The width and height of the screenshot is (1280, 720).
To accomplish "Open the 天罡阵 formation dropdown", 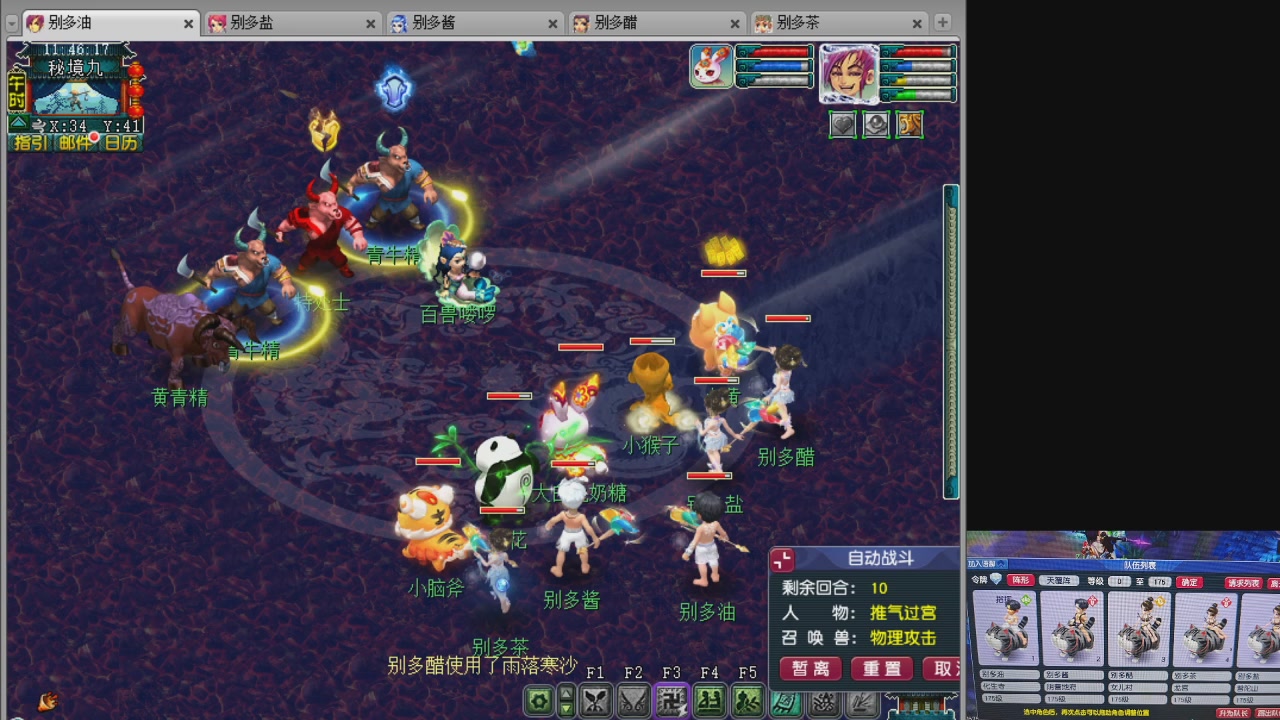I will pos(1058,581).
